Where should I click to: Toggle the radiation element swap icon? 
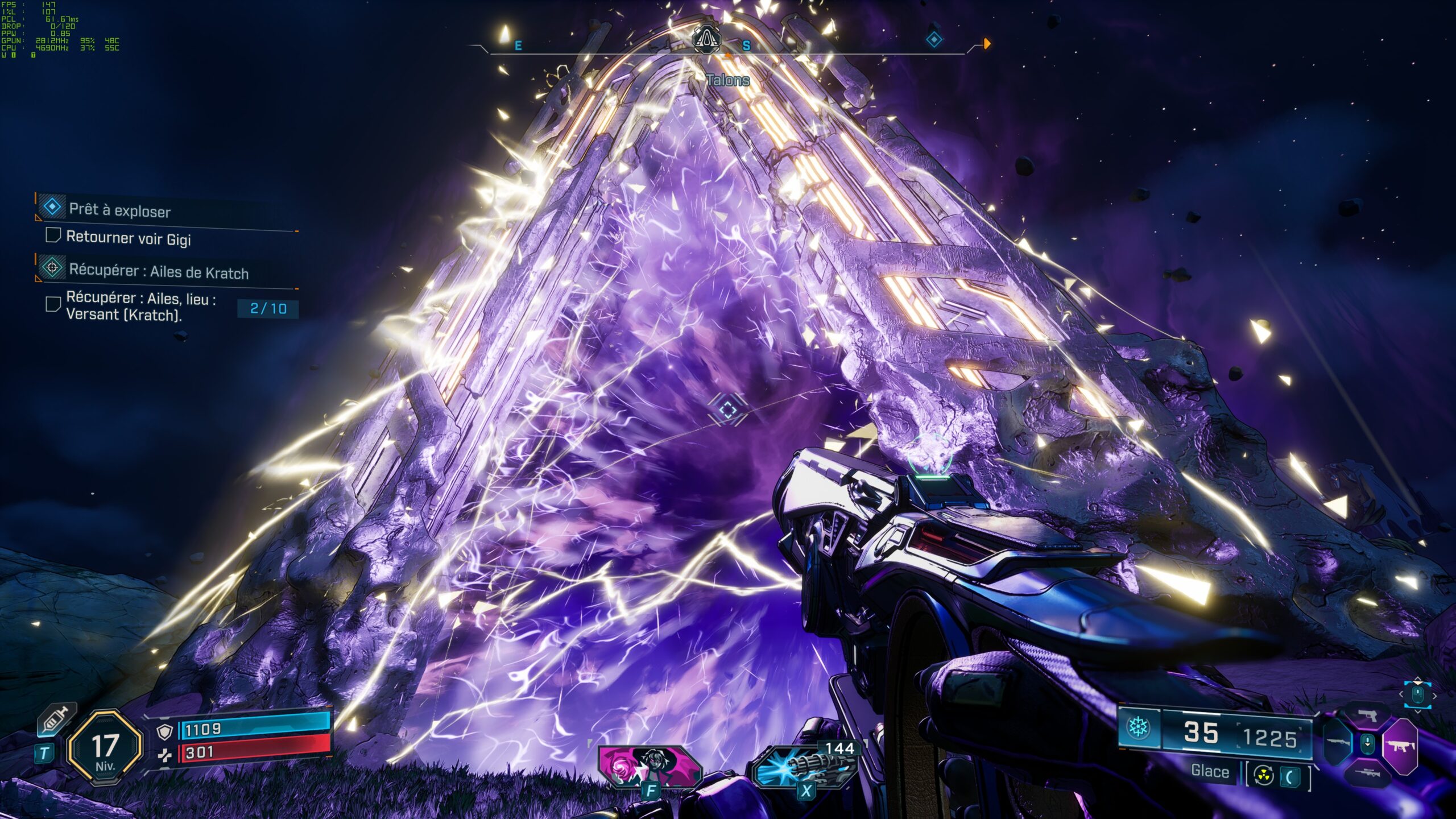pyautogui.click(x=1263, y=776)
